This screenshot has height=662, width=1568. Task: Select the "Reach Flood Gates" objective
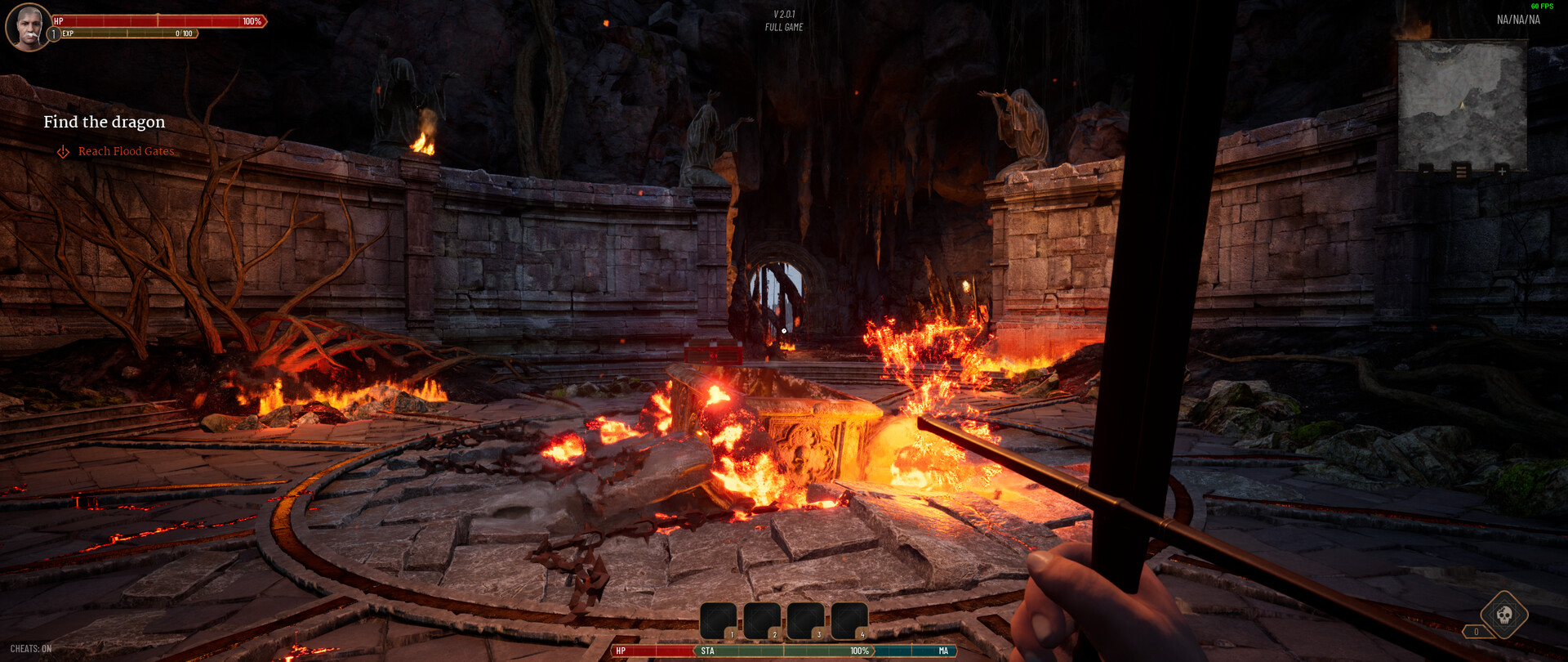click(126, 151)
